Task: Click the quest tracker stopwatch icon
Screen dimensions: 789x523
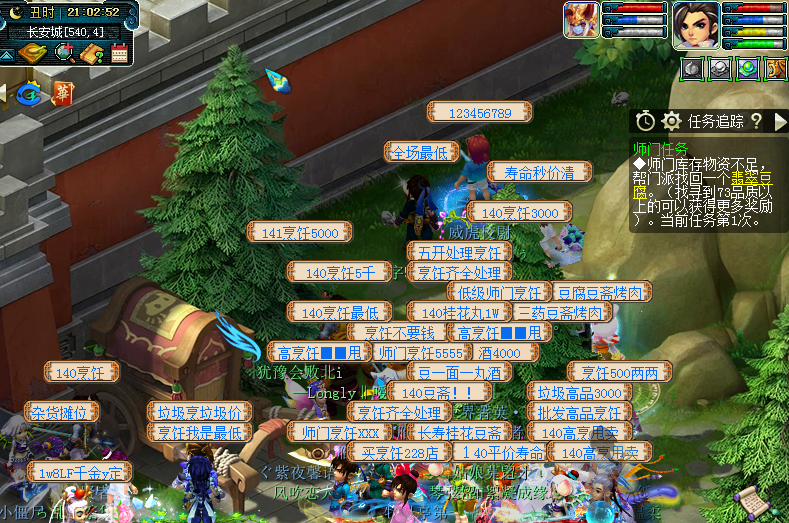Action: [x=646, y=121]
